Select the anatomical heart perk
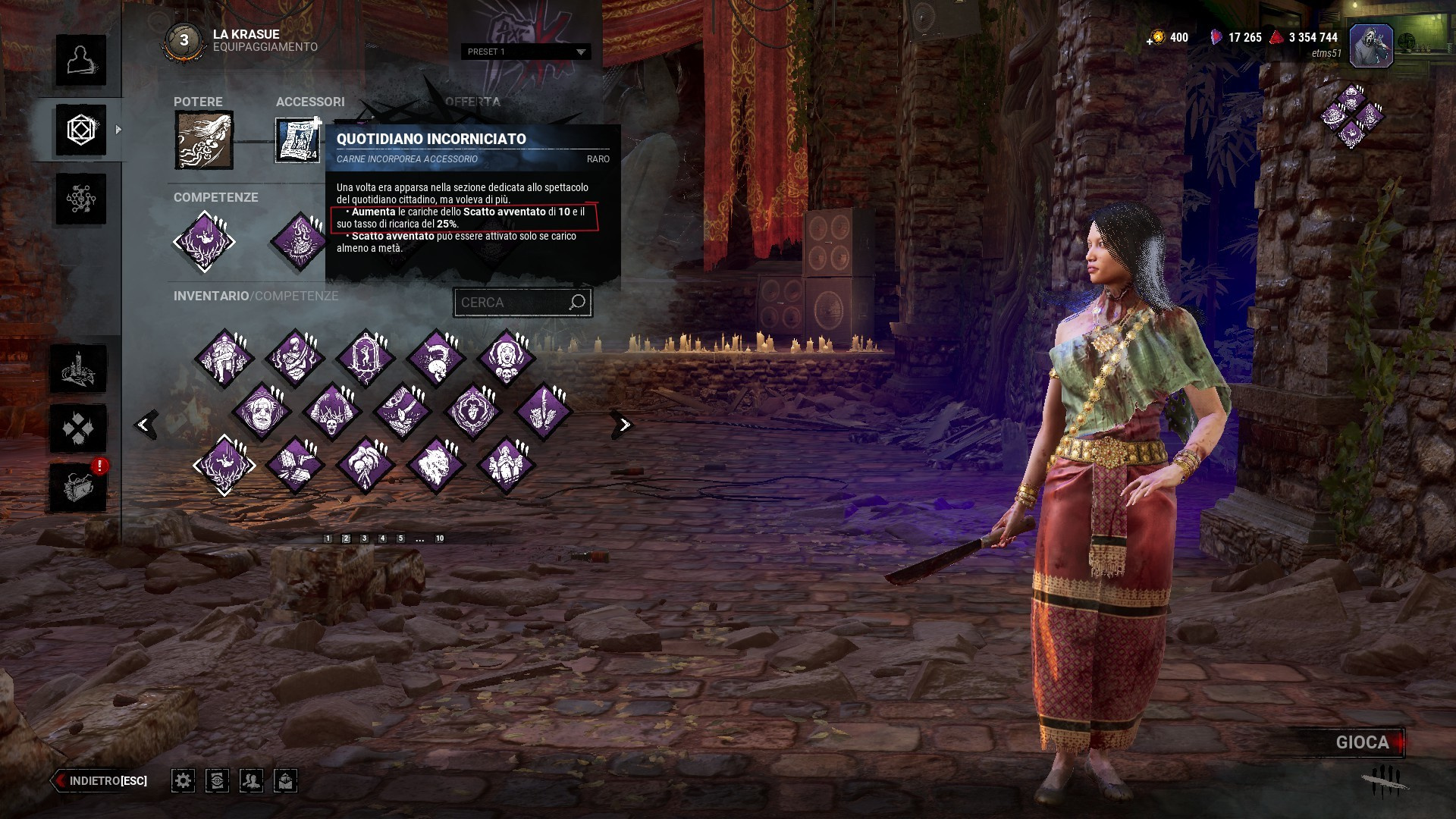 coord(473,412)
